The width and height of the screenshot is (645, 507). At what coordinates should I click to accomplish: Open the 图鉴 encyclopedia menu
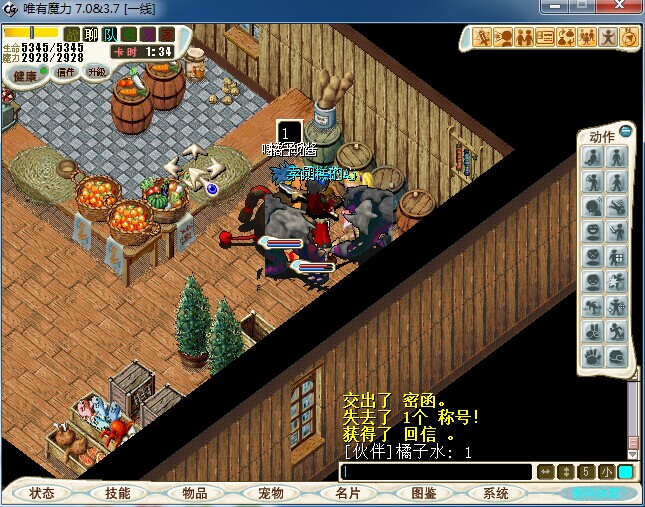pyautogui.click(x=423, y=493)
